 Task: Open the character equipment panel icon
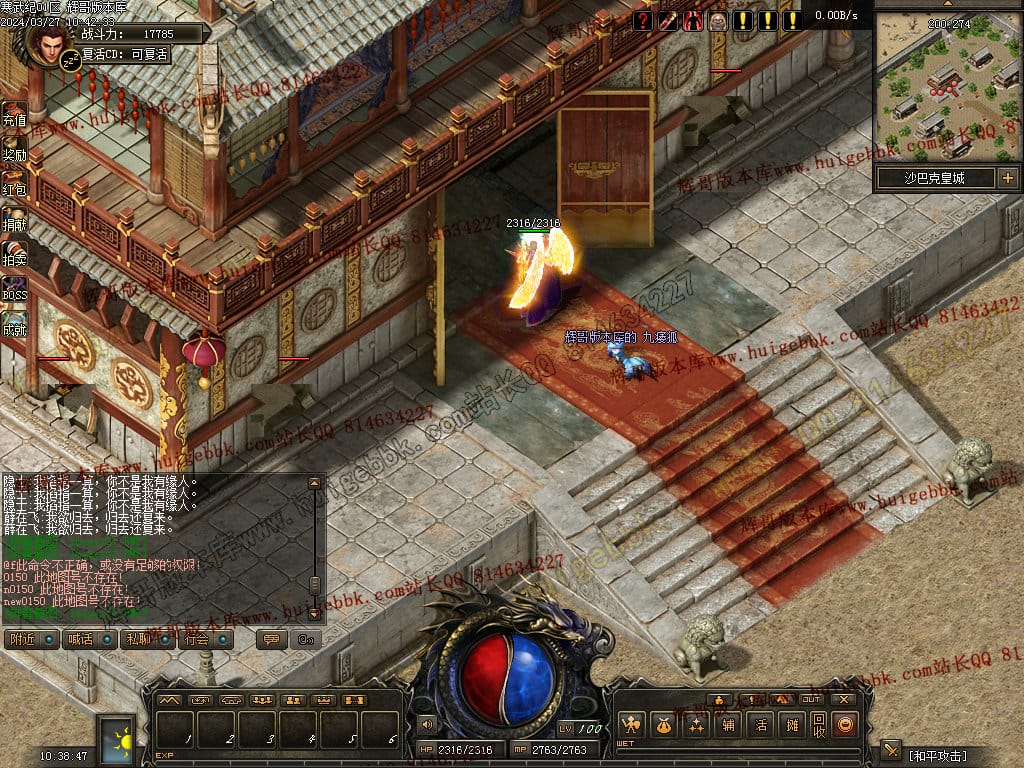click(631, 724)
